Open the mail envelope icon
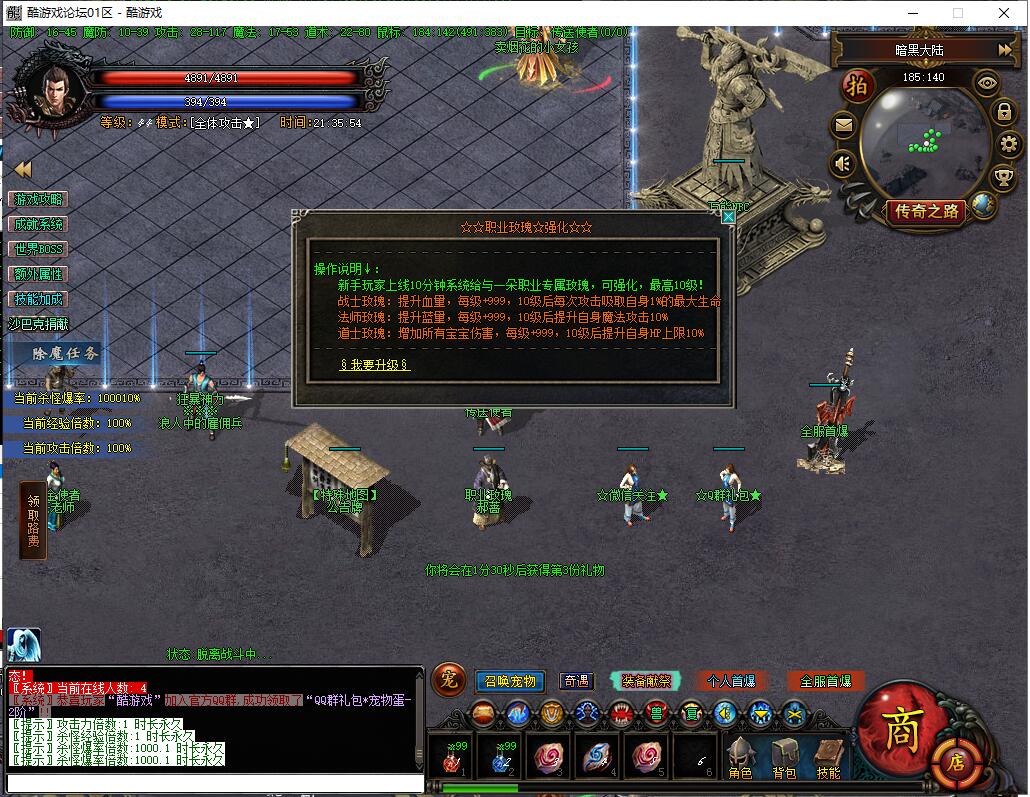This screenshot has height=797, width=1030. [x=844, y=126]
